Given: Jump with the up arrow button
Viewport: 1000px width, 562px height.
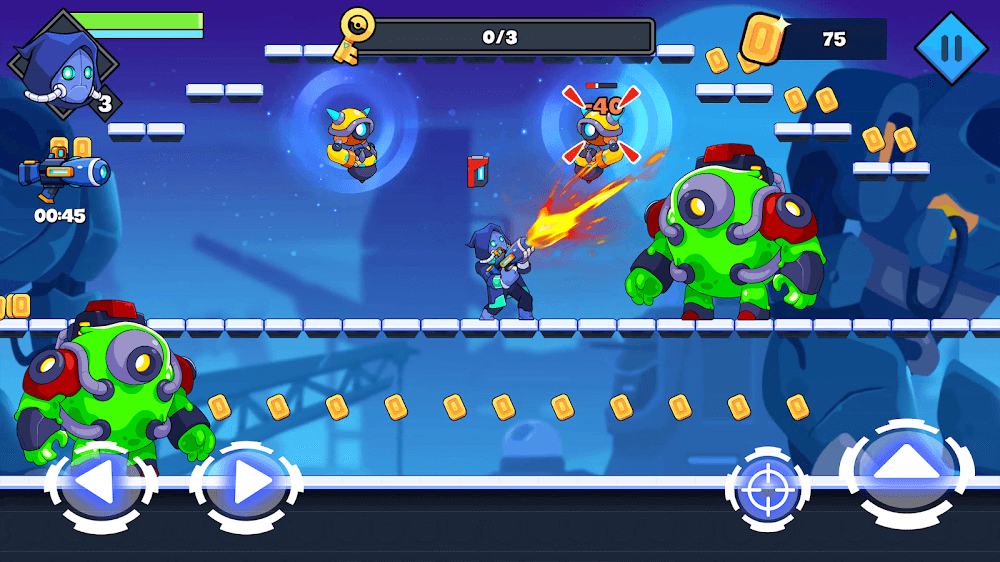Looking at the screenshot, I should pos(906,472).
